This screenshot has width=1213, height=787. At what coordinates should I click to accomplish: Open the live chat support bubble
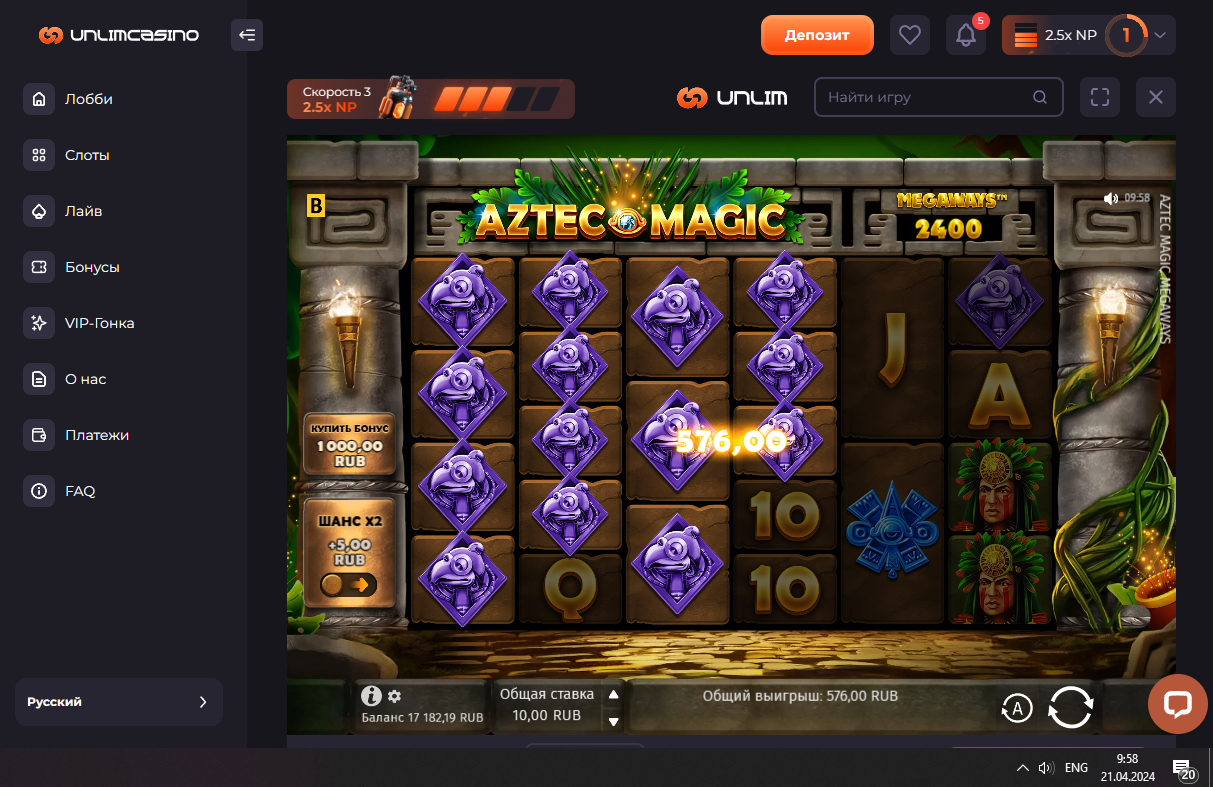click(x=1178, y=703)
